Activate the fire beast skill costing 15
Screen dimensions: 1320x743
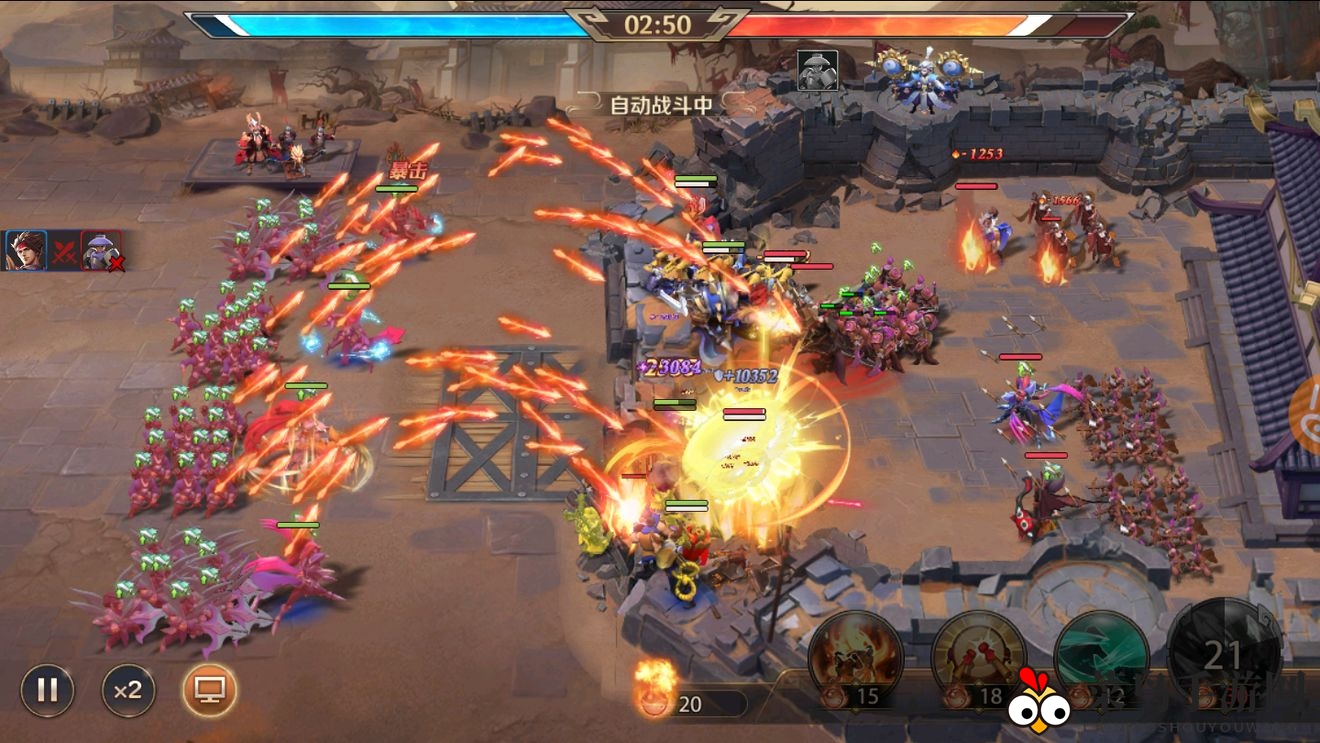(855, 657)
